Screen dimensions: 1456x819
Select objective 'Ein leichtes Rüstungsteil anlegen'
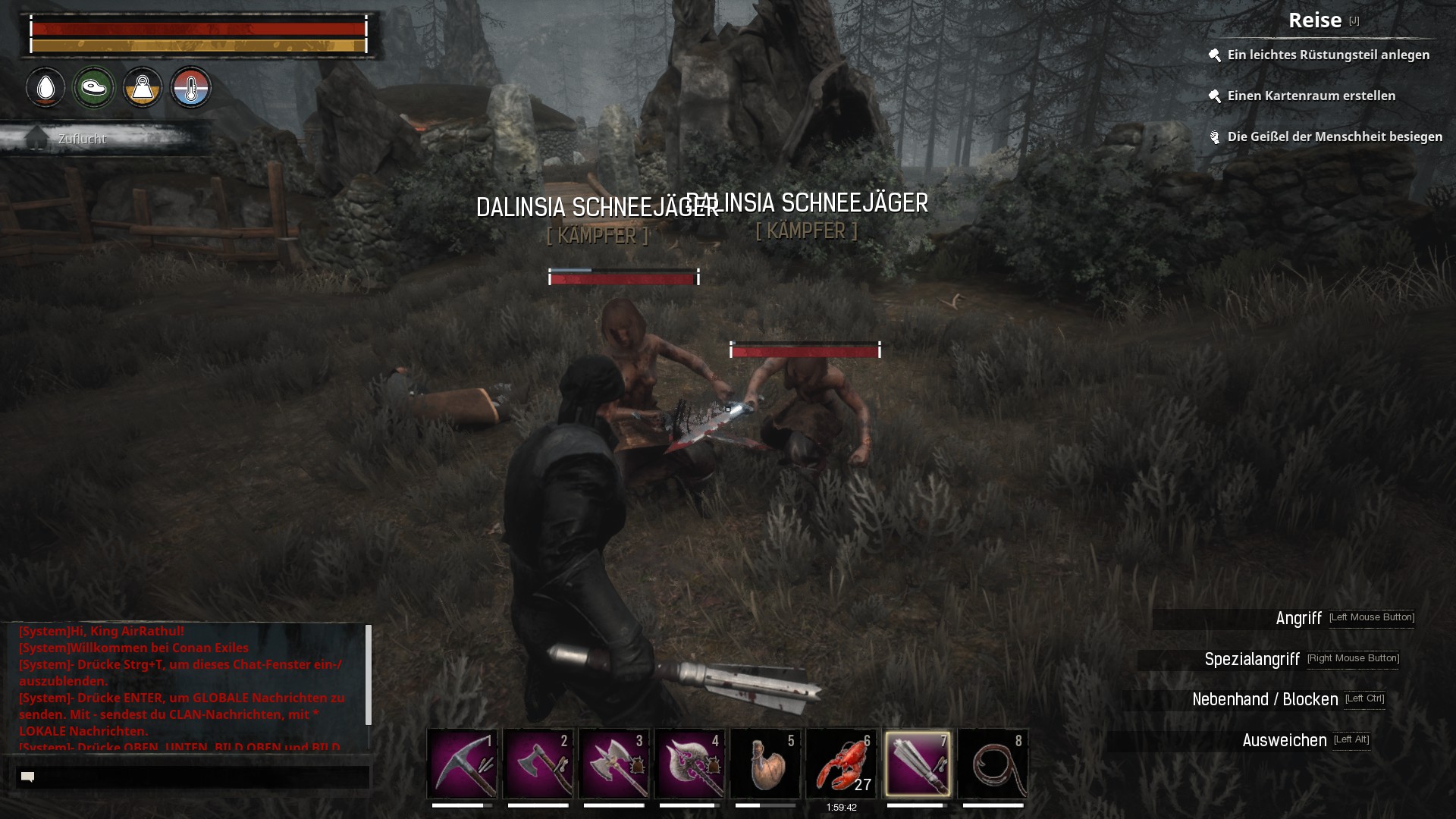1328,55
